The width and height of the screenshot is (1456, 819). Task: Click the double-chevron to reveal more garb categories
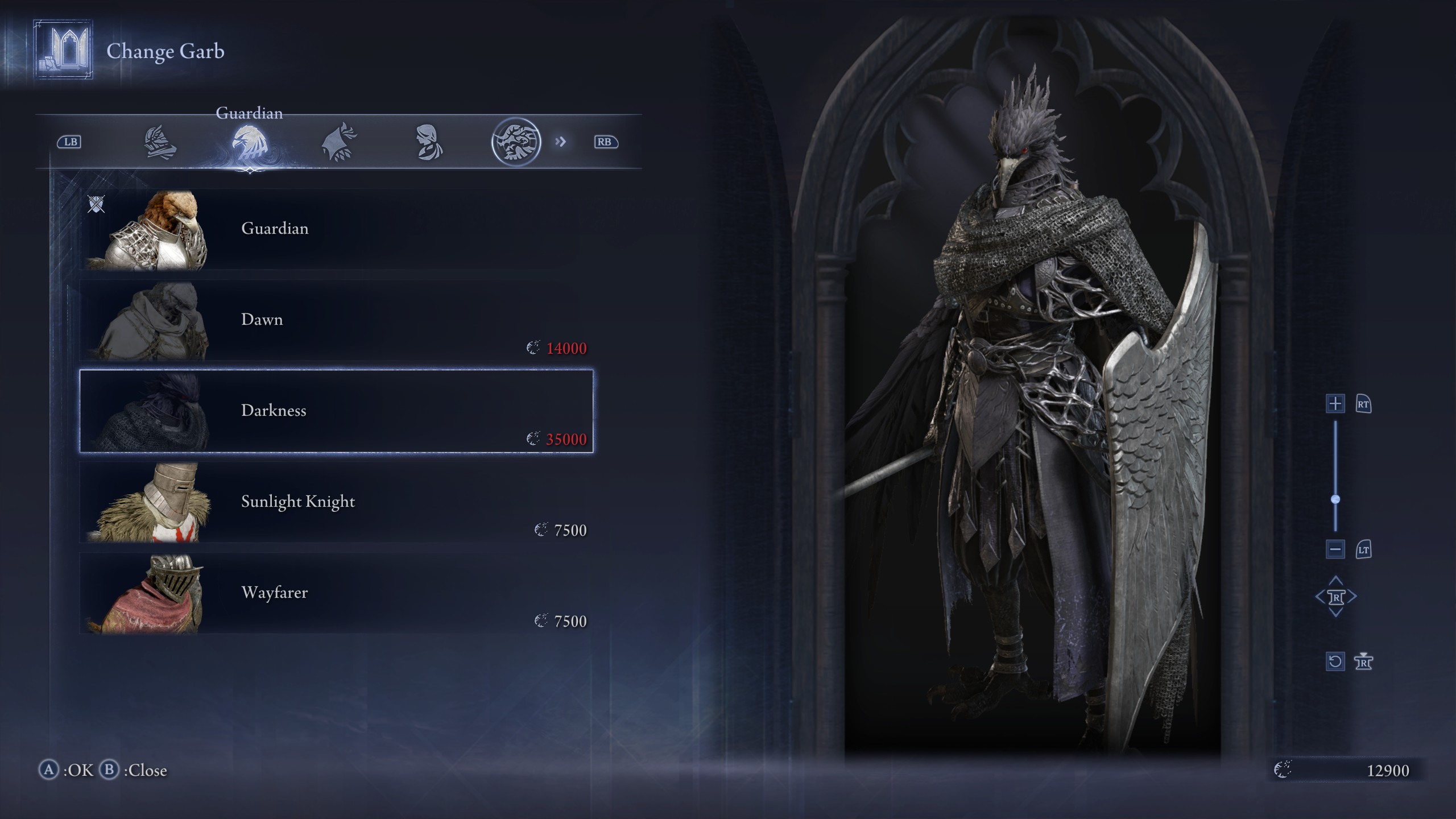coord(561,142)
